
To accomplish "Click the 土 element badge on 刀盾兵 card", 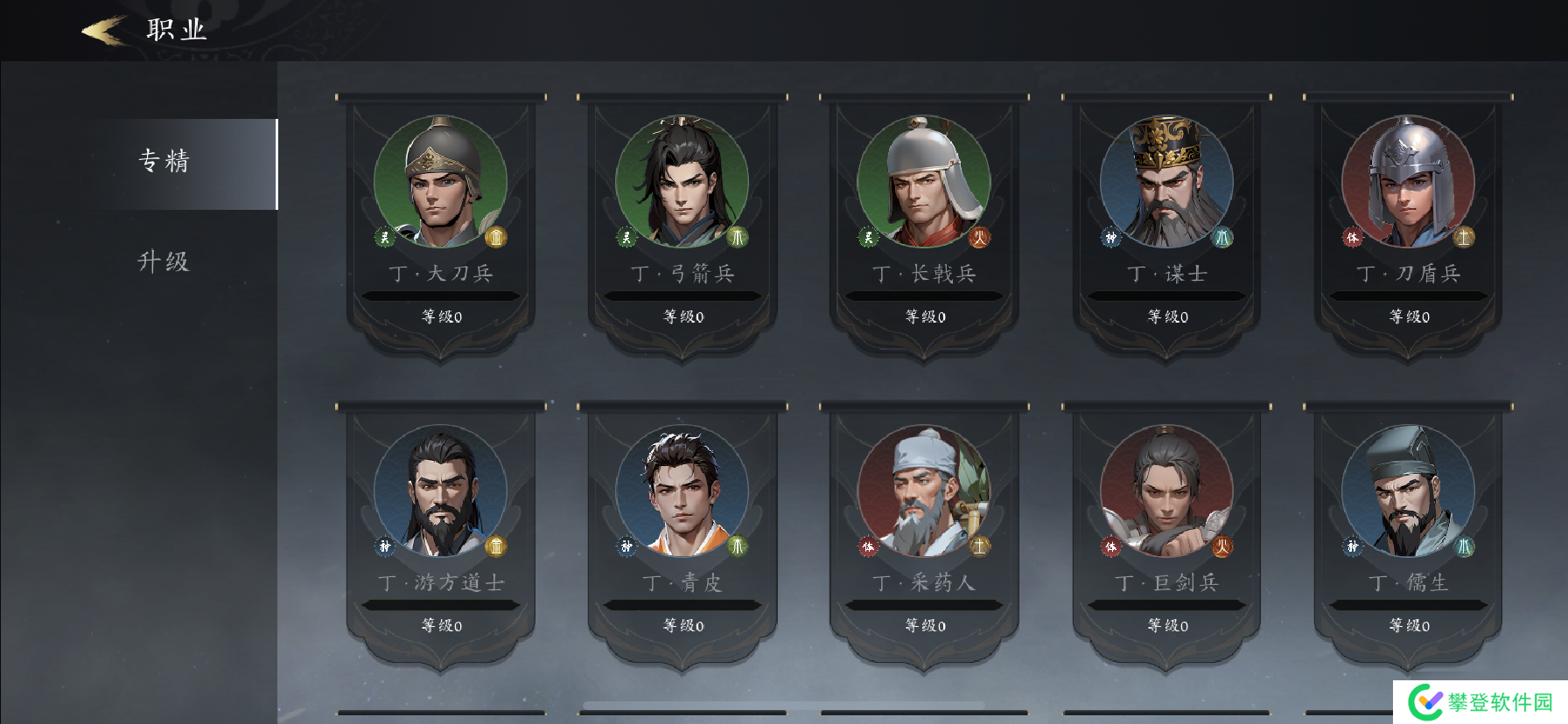I will (x=1464, y=237).
